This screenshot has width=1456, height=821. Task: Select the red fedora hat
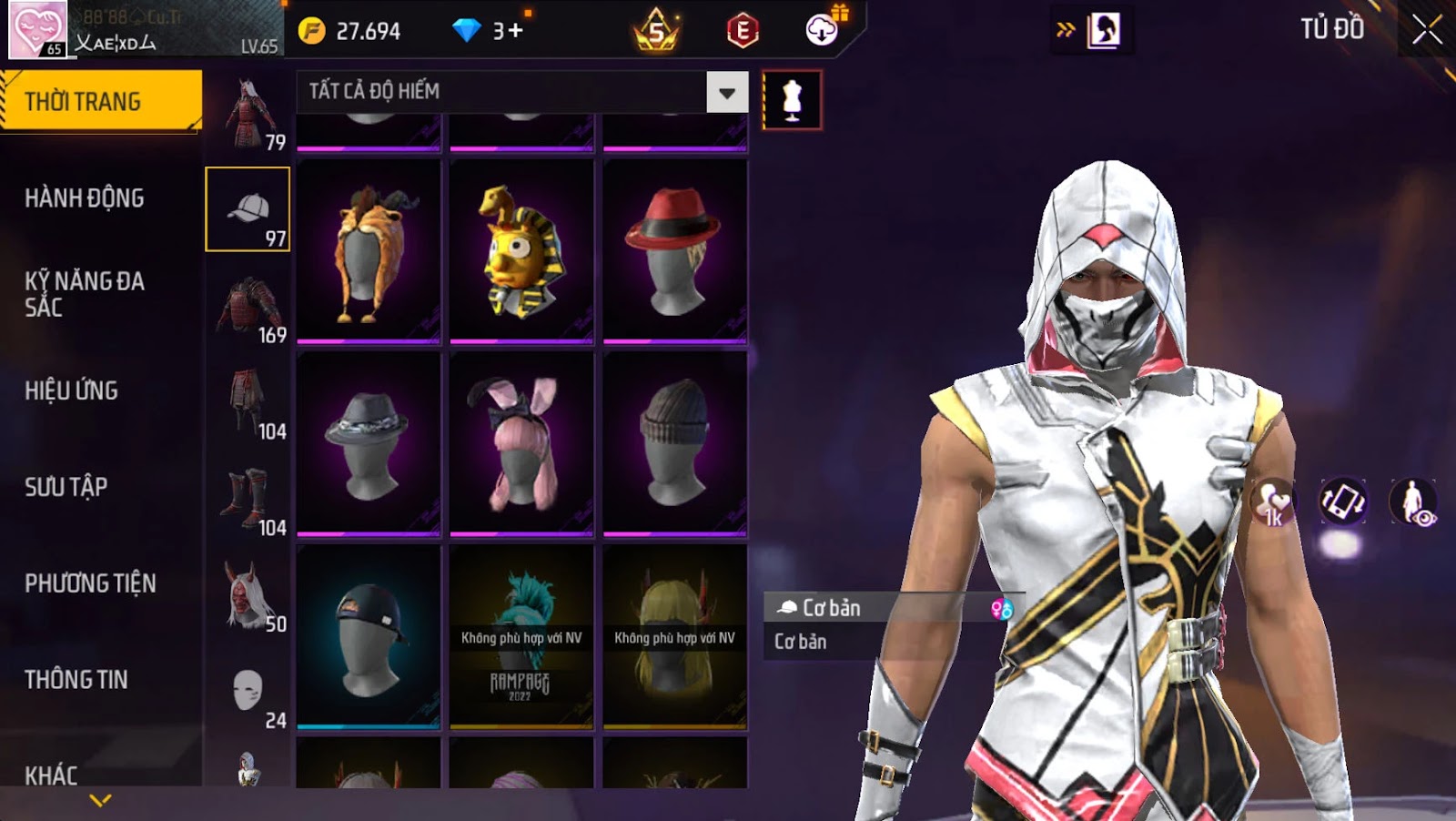pos(674,251)
